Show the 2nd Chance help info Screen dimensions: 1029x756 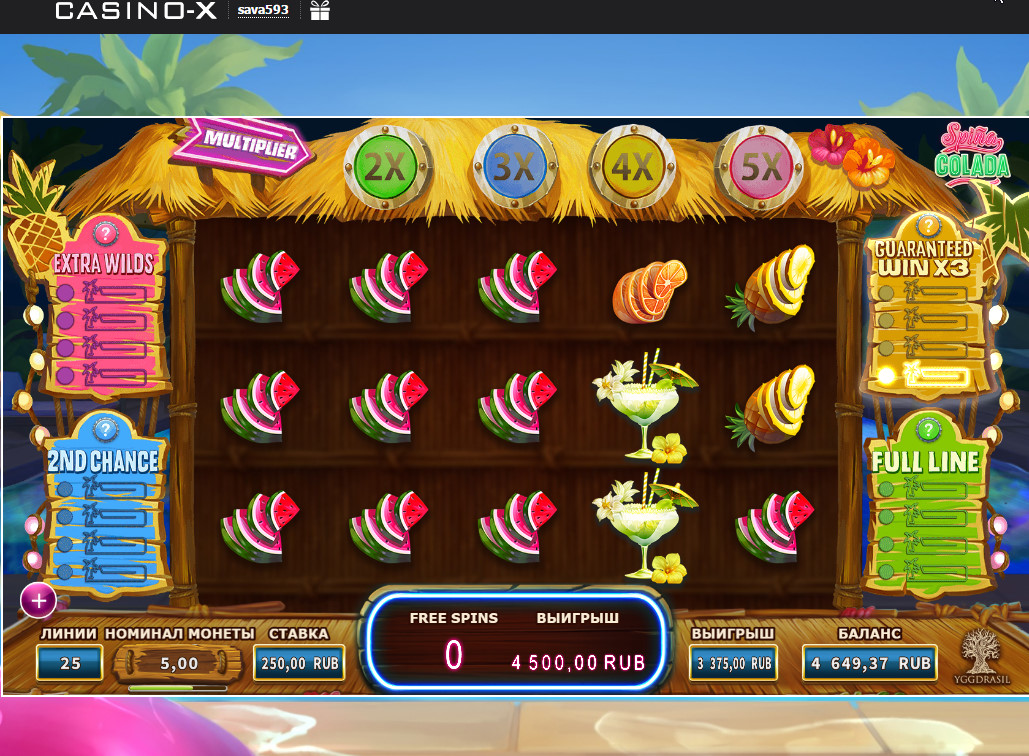104,430
